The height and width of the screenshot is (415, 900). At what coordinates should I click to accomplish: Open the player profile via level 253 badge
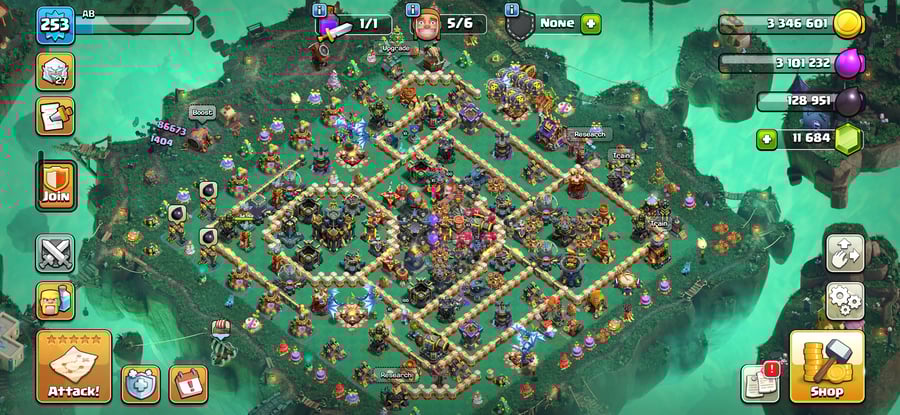55,25
